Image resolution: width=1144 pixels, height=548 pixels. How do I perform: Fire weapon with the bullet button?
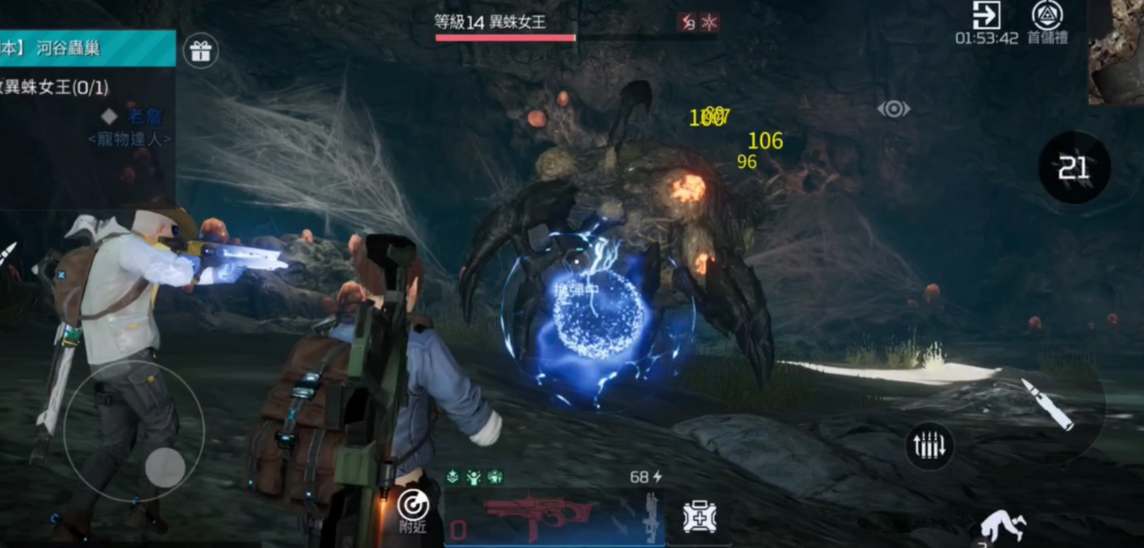[x=1046, y=404]
